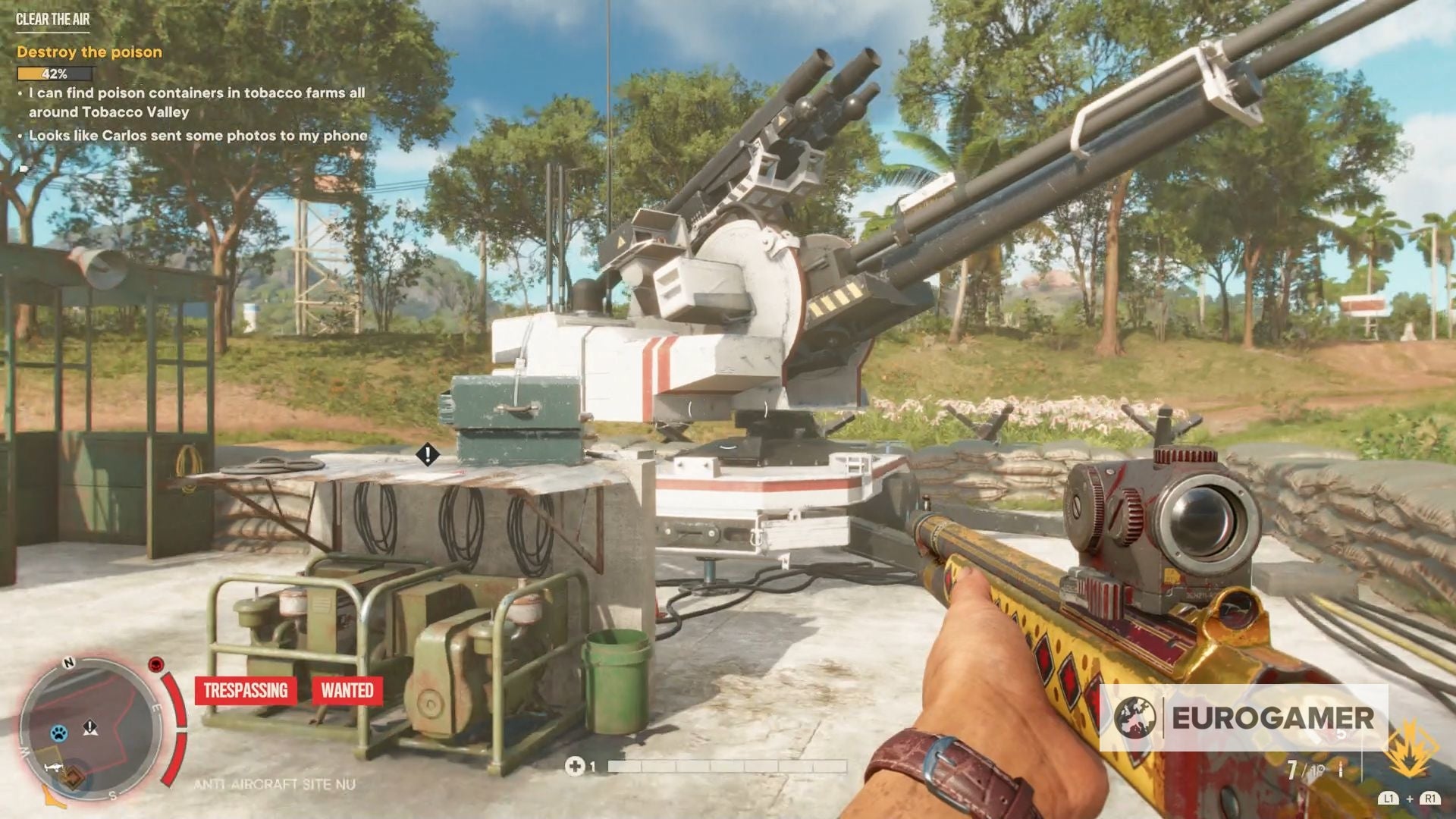Click the white drone icon on the minimap
The image size is (1456, 819).
(54, 767)
